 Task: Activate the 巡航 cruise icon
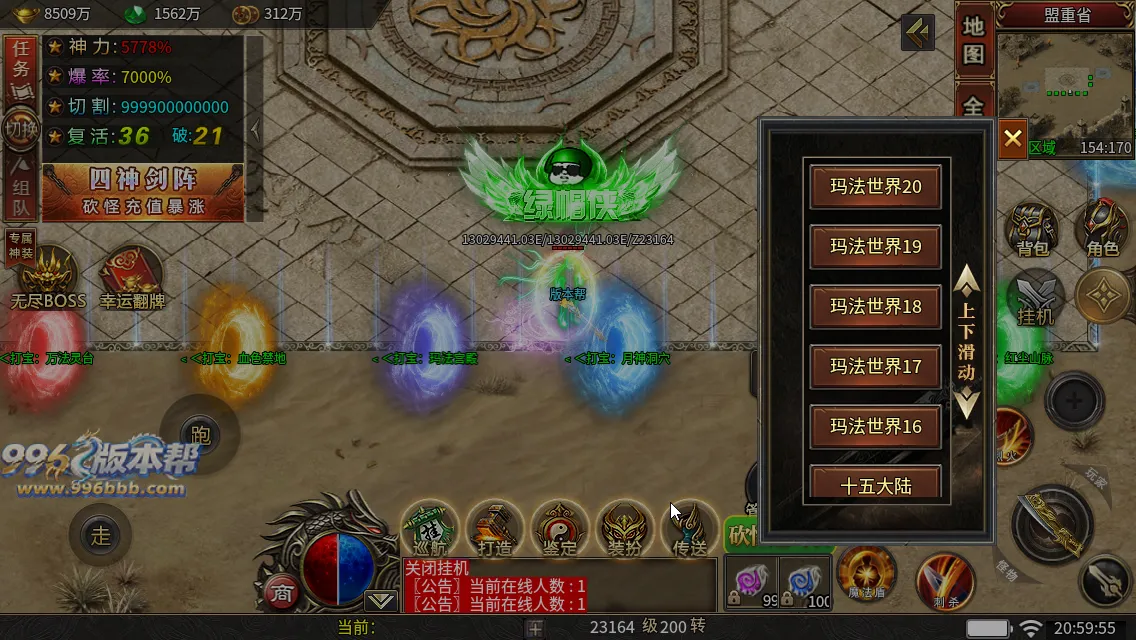point(430,528)
